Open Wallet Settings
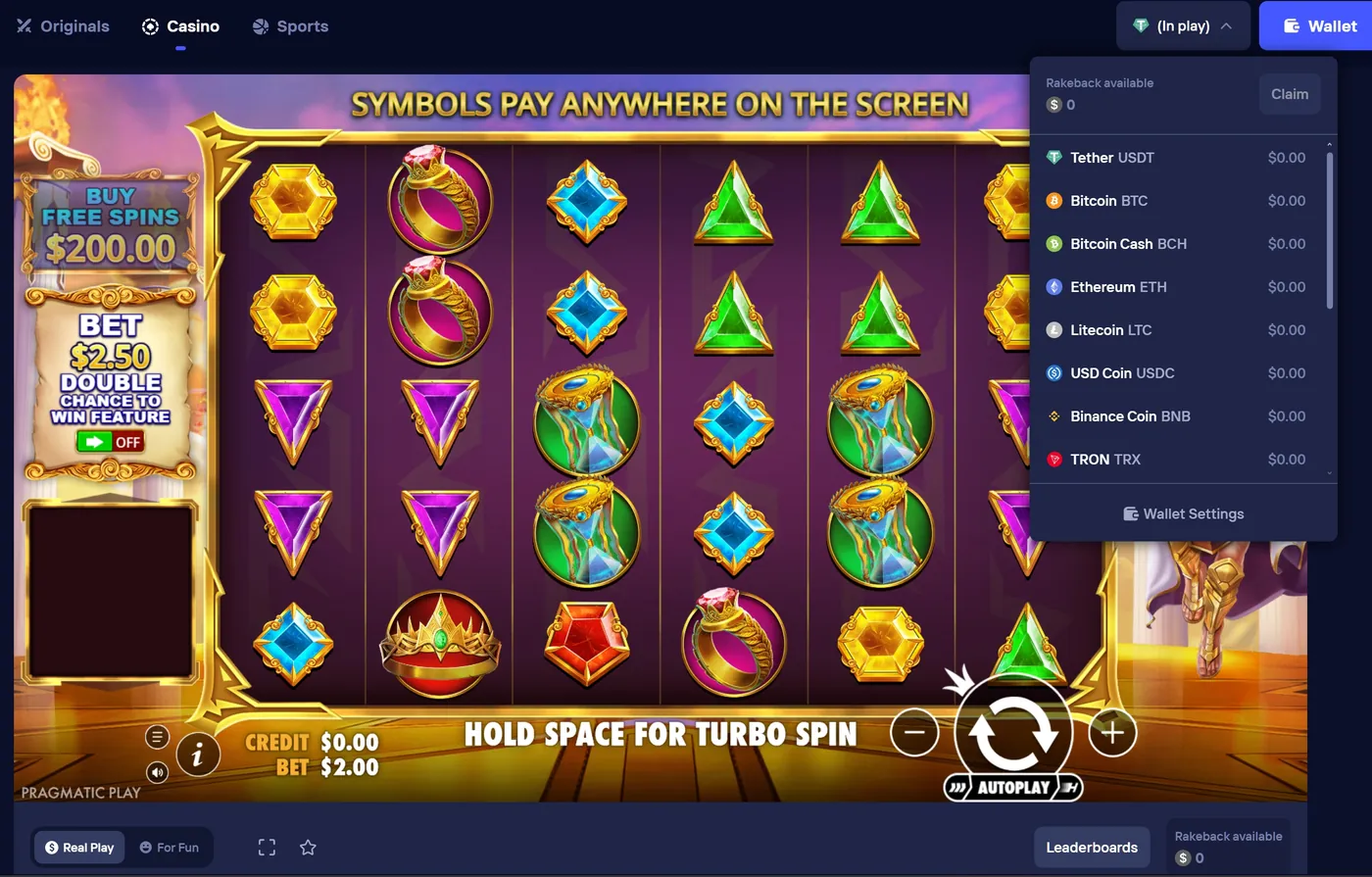 1183,512
